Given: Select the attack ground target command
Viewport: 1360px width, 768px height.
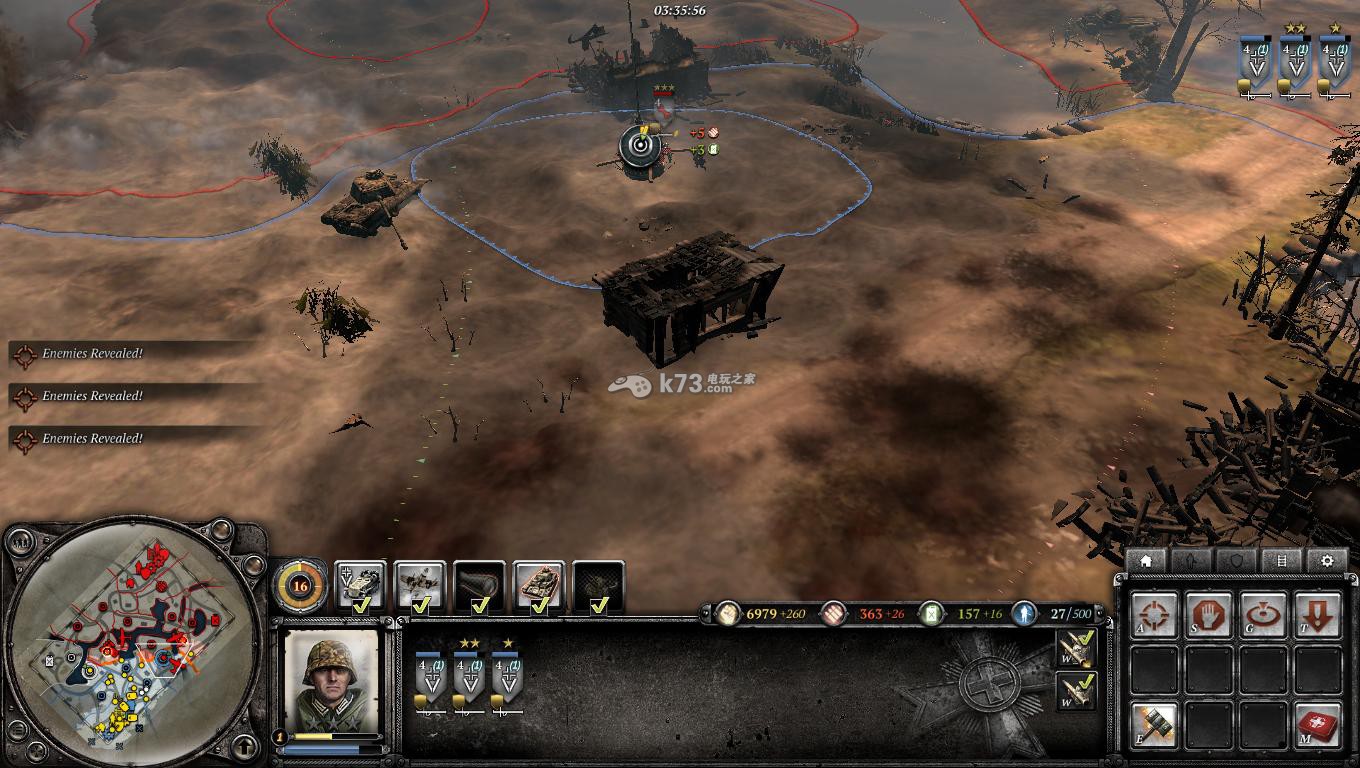Looking at the screenshot, I should (1263, 615).
